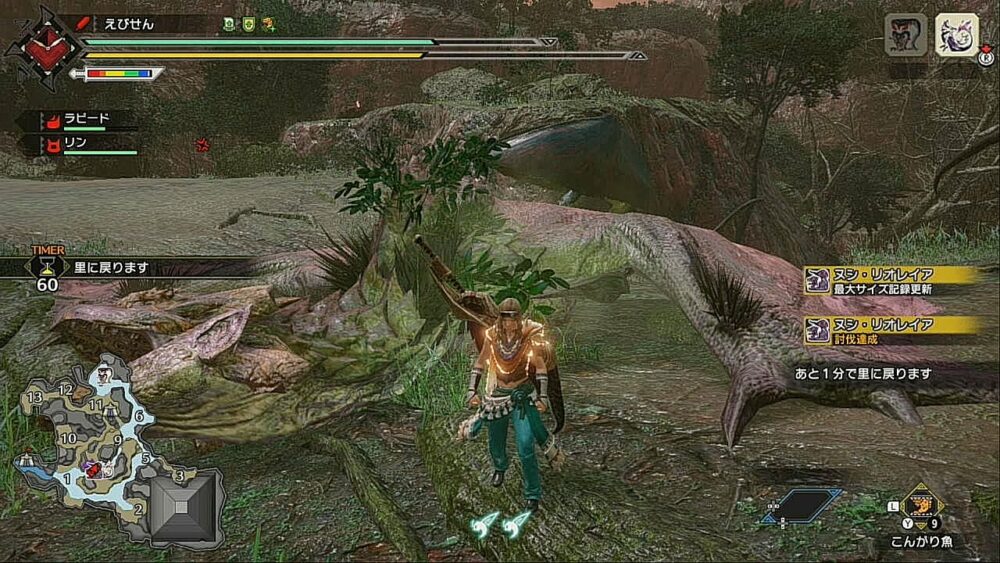This screenshot has width=1000, height=563.
Task: Select the highlighted Rathian monster icon
Action: pyautogui.click(x=956, y=35)
